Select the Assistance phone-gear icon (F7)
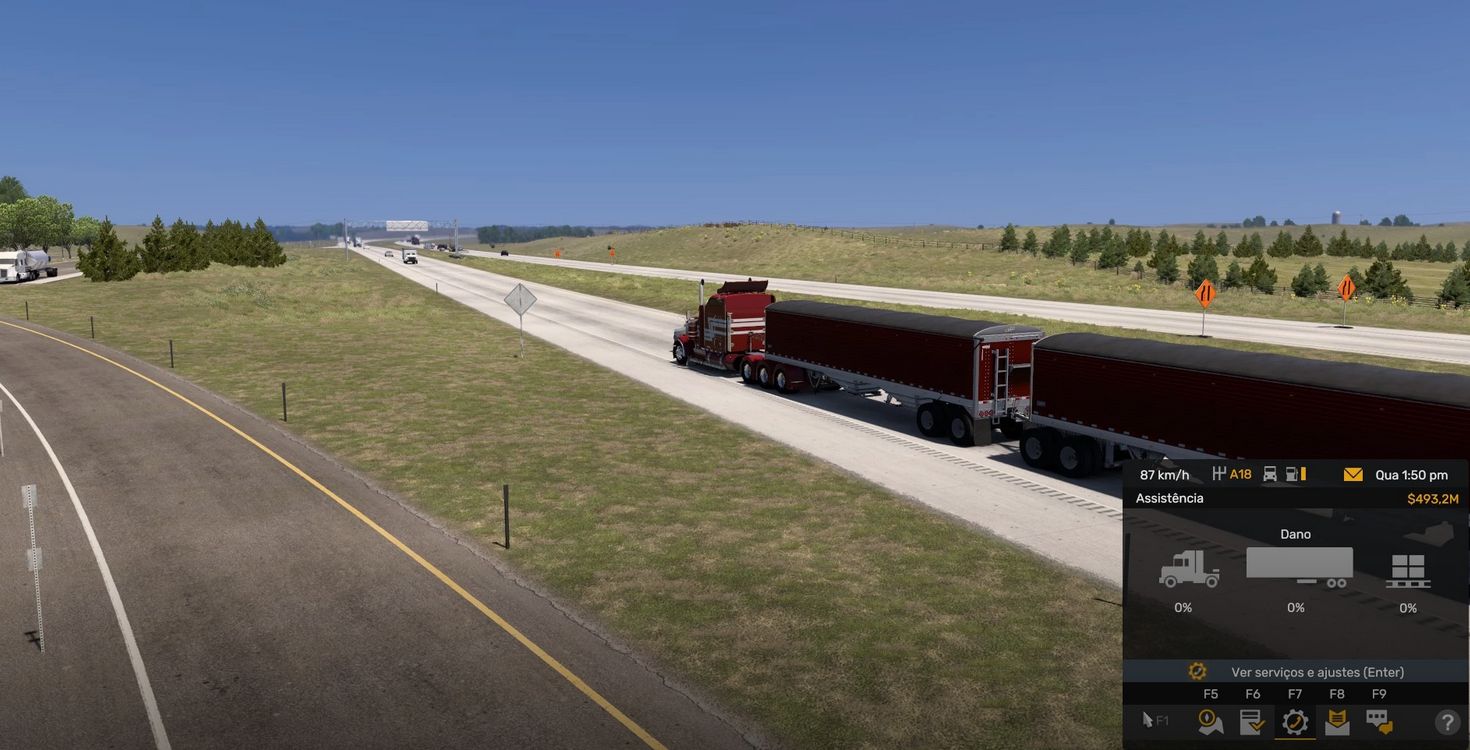This screenshot has height=750, width=1470. 1295,720
